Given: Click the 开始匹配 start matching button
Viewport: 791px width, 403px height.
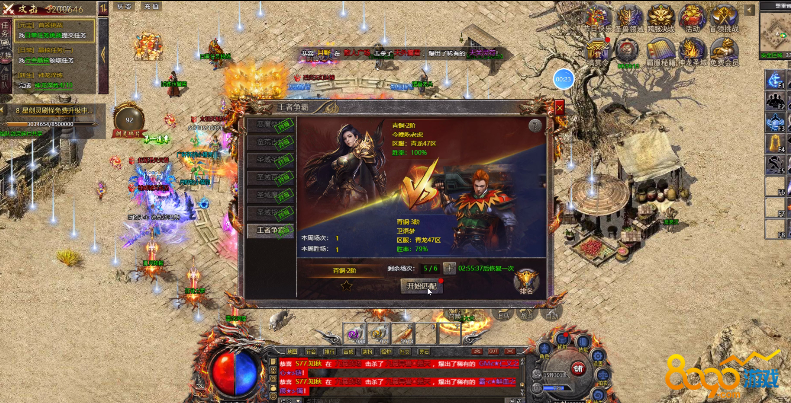Looking at the screenshot, I should [420, 285].
